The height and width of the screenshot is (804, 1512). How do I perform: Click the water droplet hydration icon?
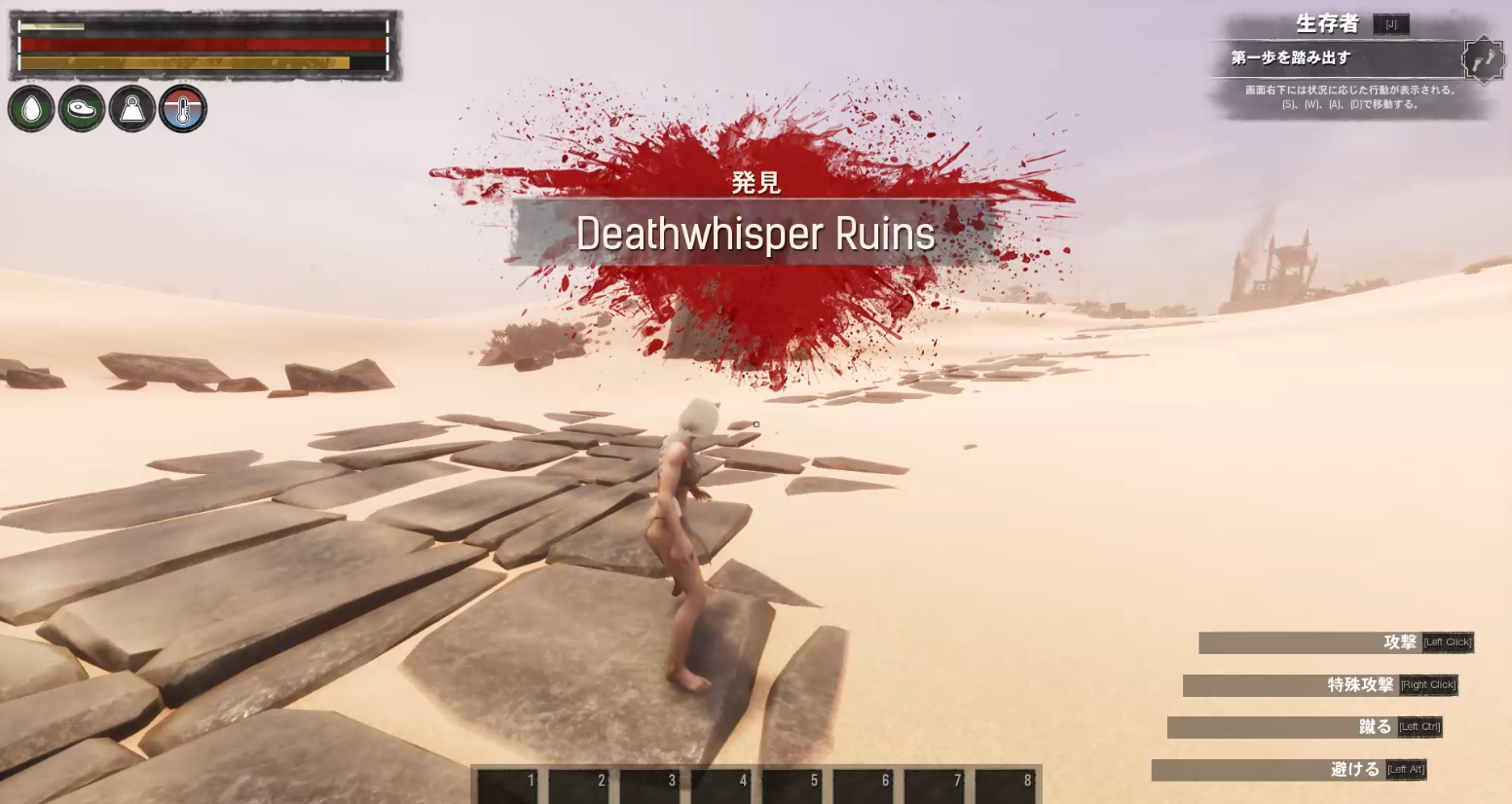tap(31, 108)
